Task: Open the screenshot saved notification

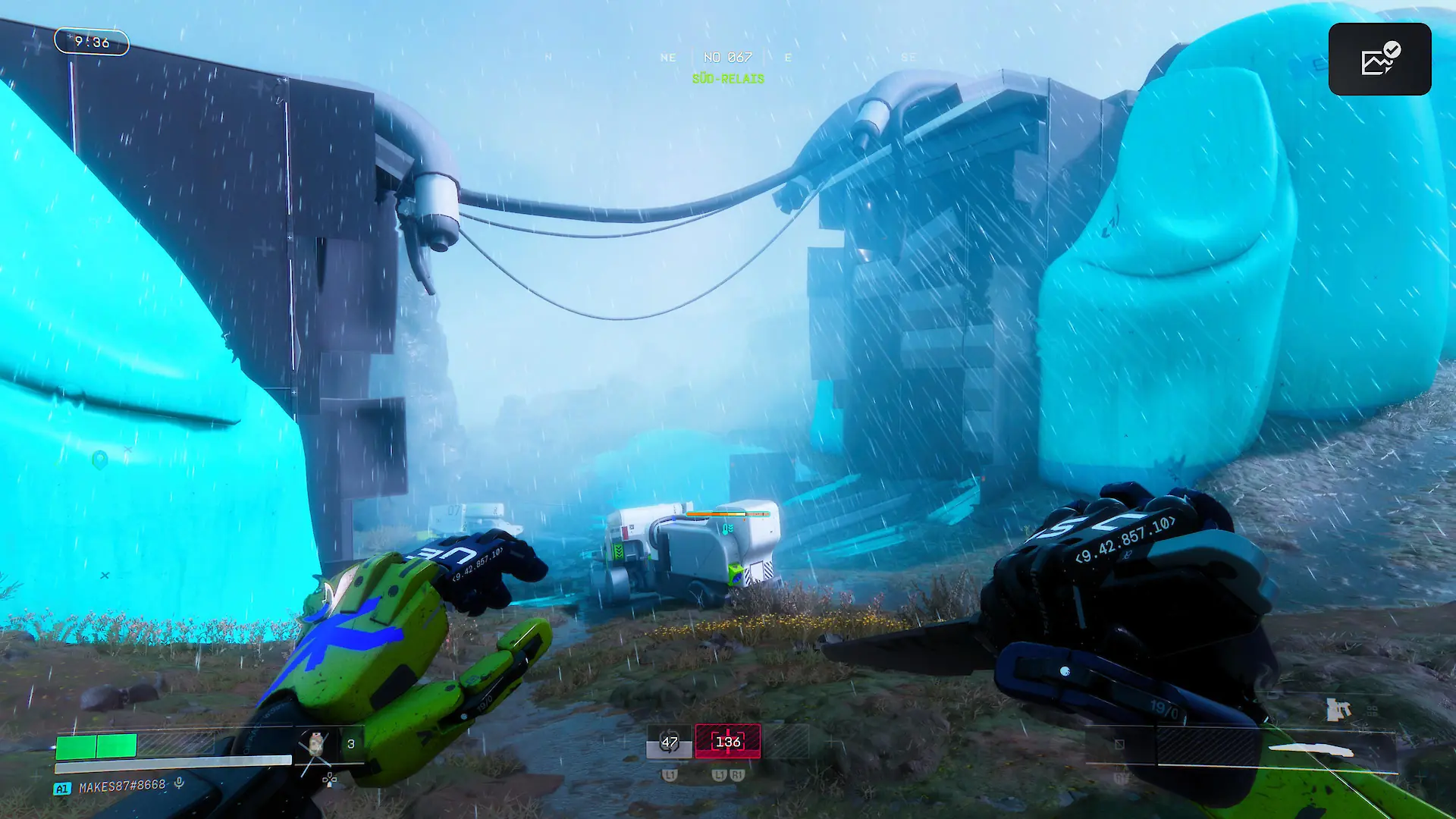Action: [1379, 59]
